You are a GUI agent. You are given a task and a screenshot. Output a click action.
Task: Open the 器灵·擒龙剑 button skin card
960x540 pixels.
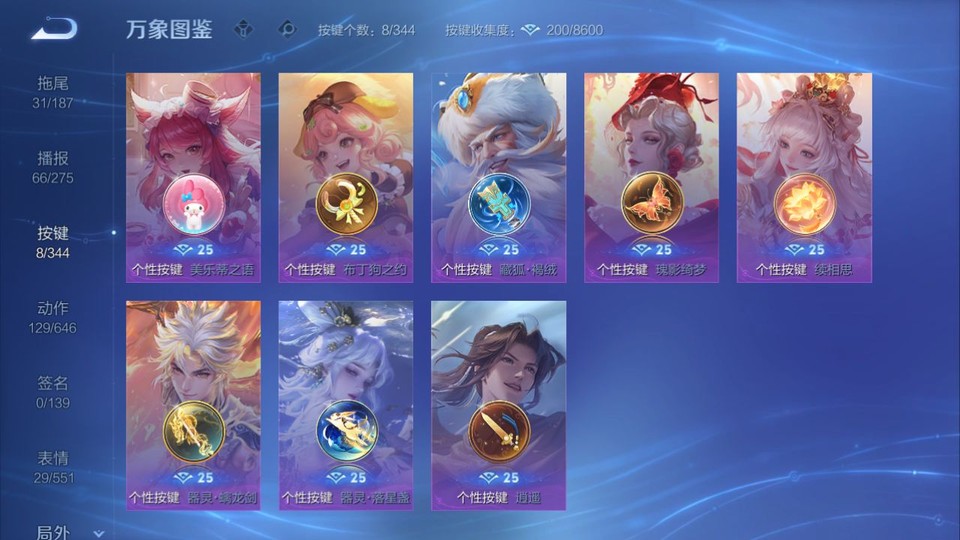click(x=193, y=405)
